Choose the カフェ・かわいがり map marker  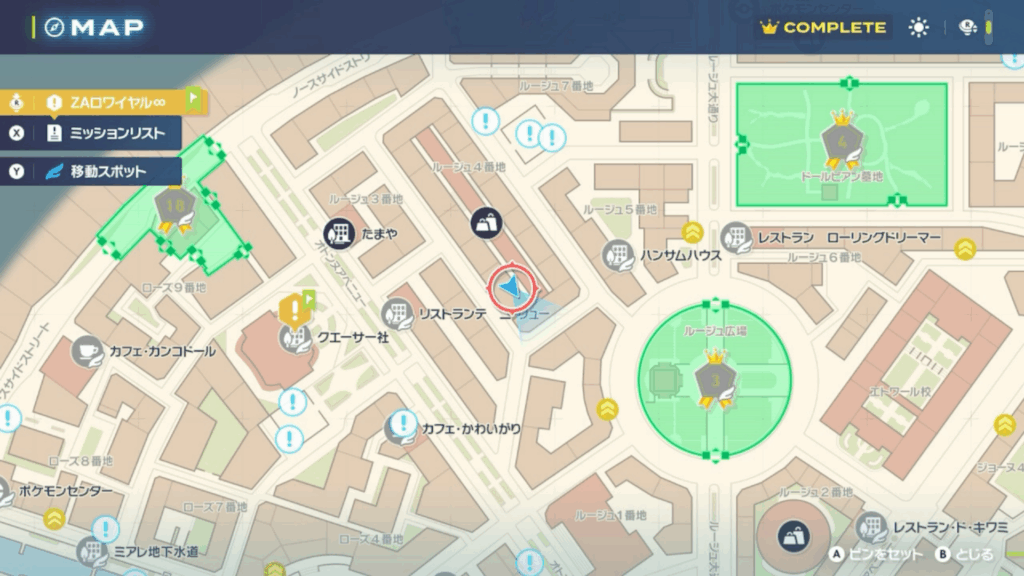pyautogui.click(x=400, y=428)
